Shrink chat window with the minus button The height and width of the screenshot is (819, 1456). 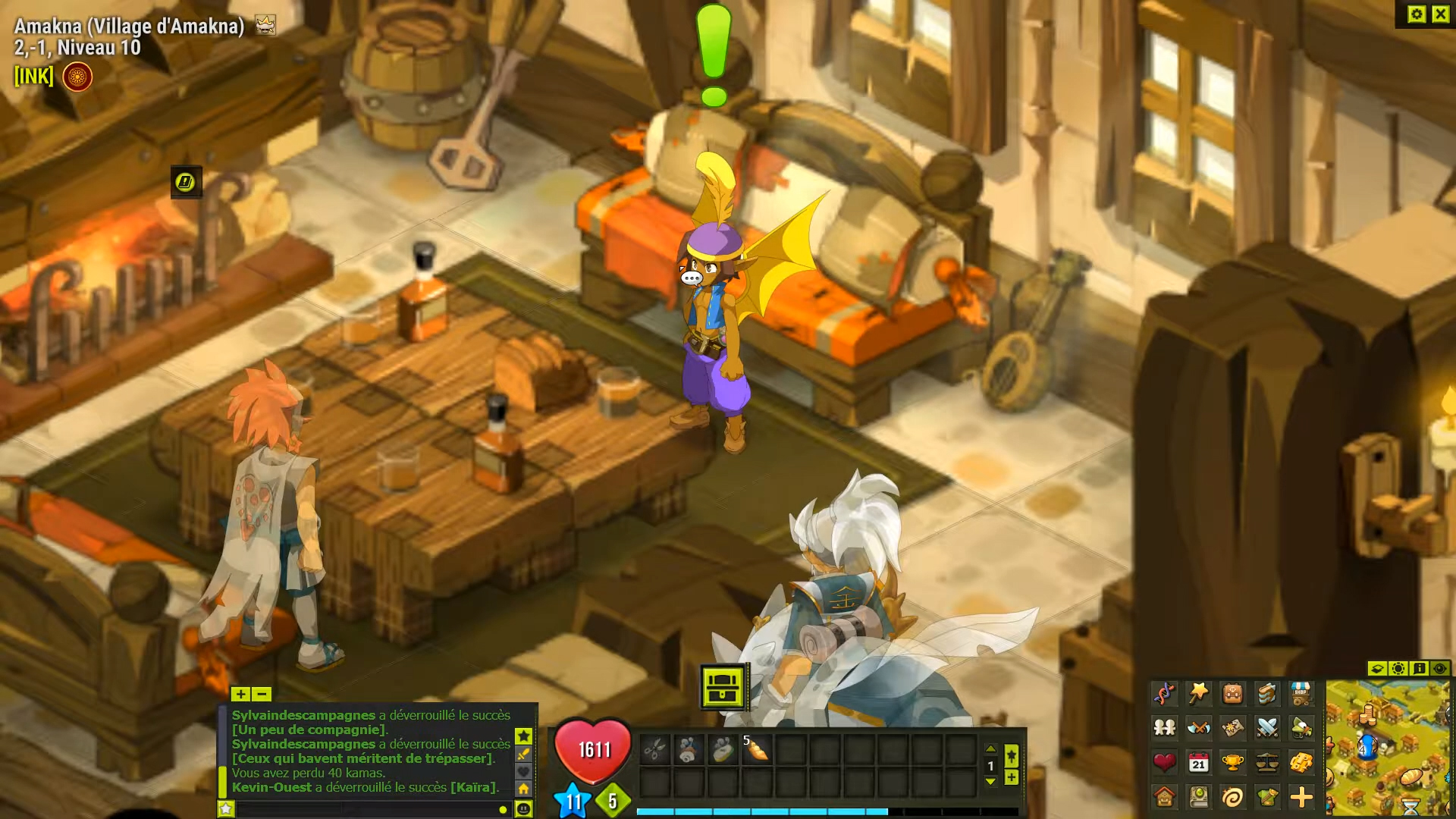[x=262, y=695]
